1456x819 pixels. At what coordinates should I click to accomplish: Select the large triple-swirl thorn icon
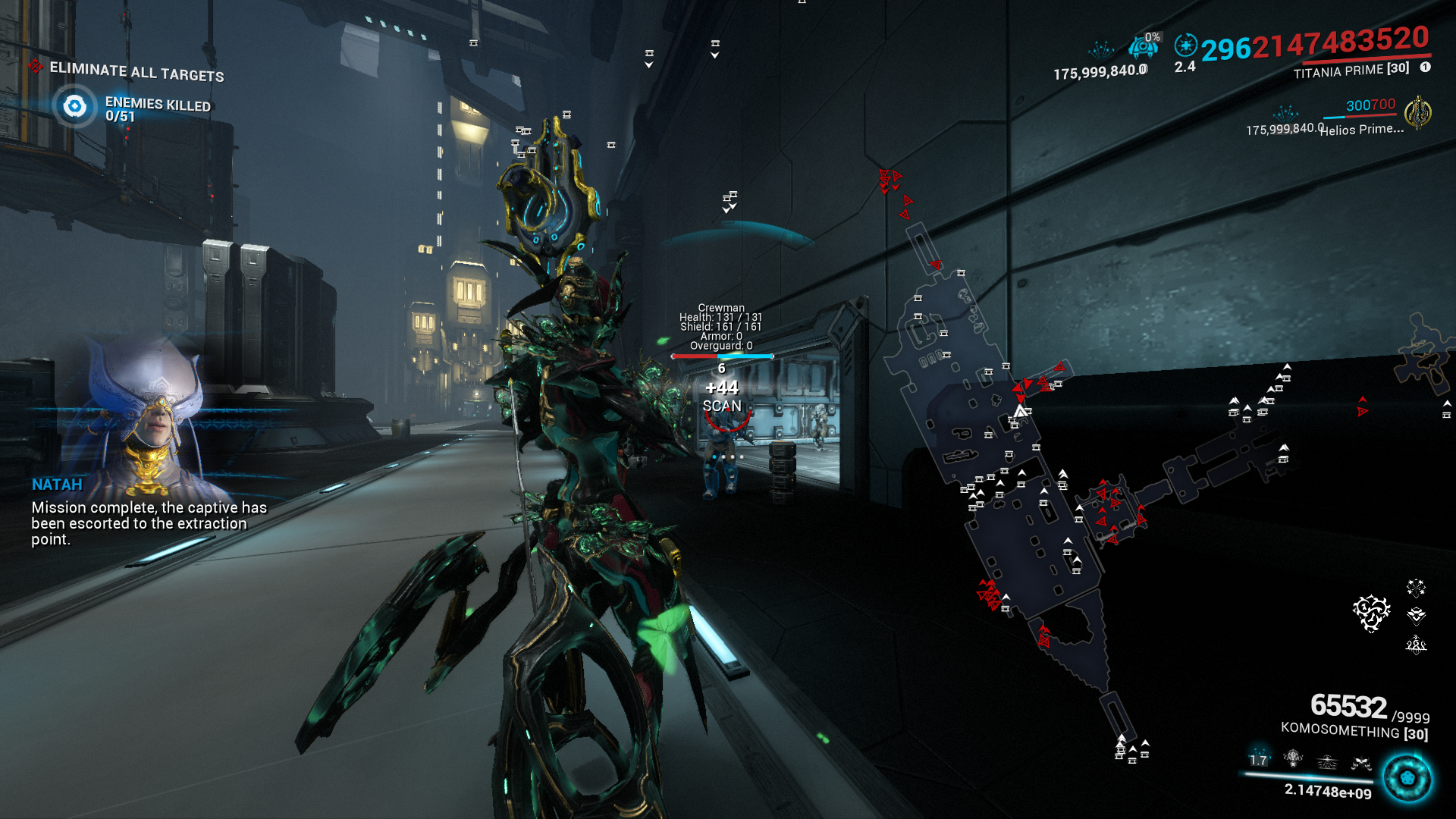coord(1371,613)
